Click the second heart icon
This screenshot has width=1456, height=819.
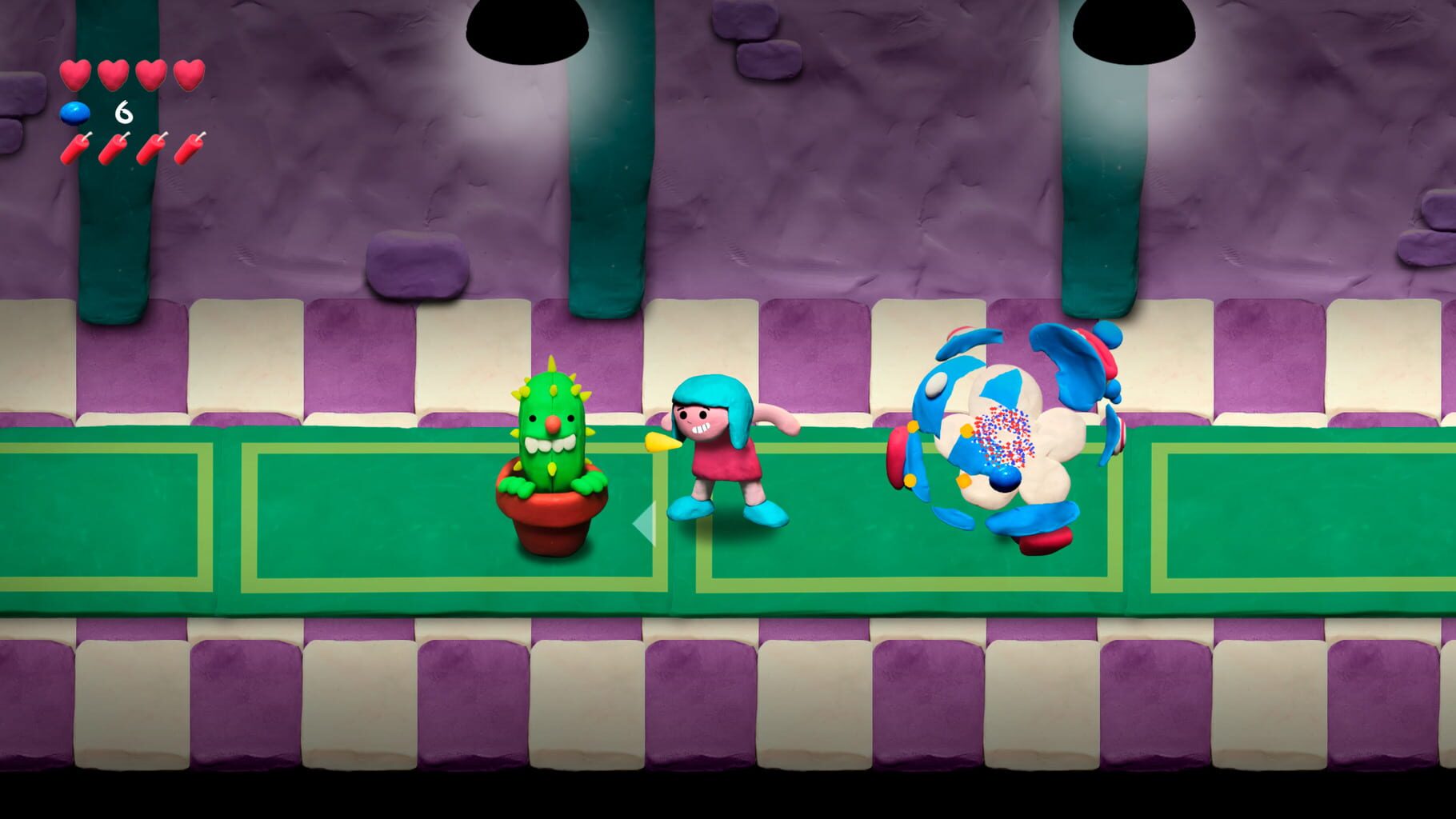point(111,74)
